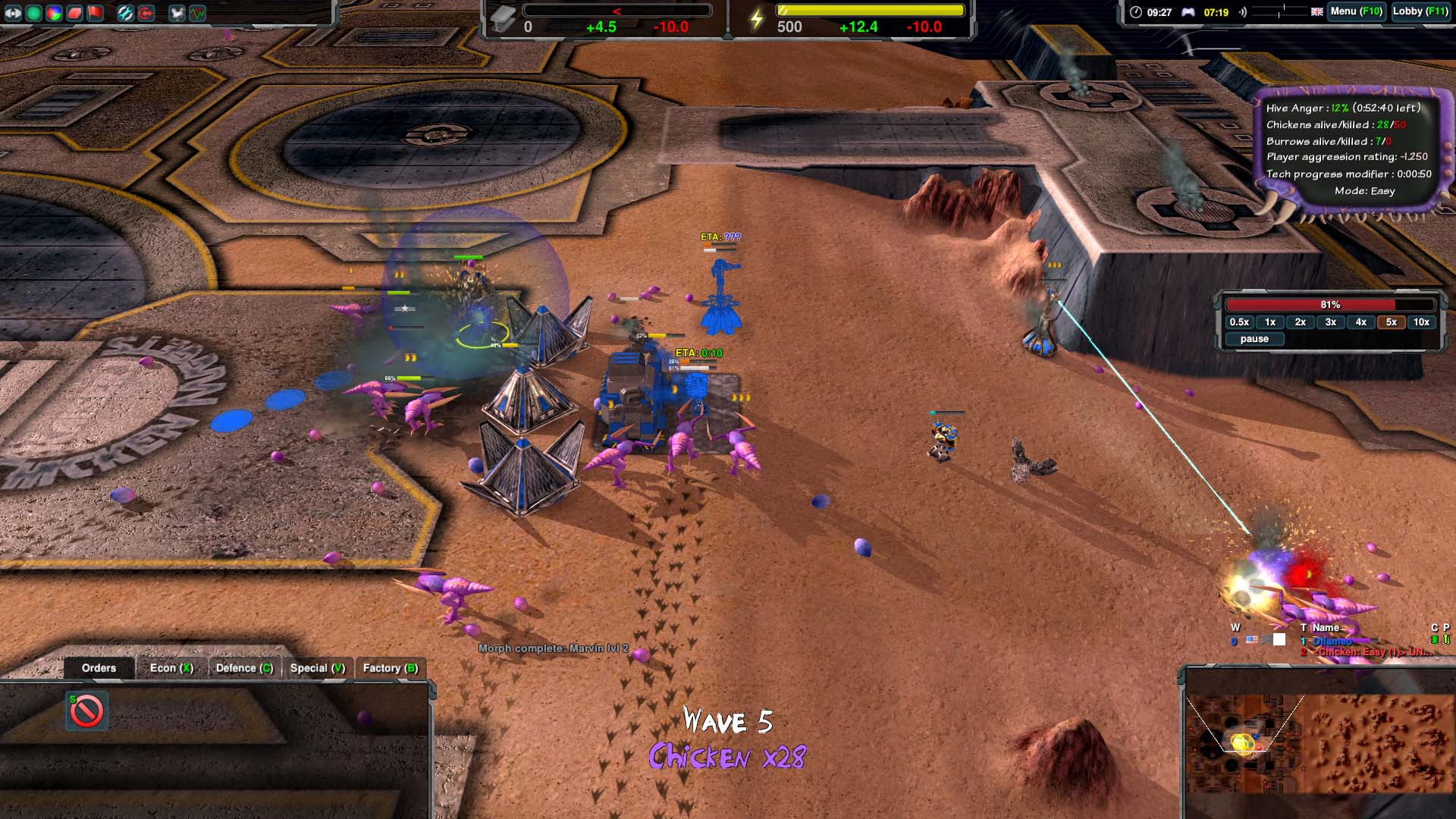1456x819 pixels.
Task: Set replay speed to 1x
Action: click(x=1270, y=322)
